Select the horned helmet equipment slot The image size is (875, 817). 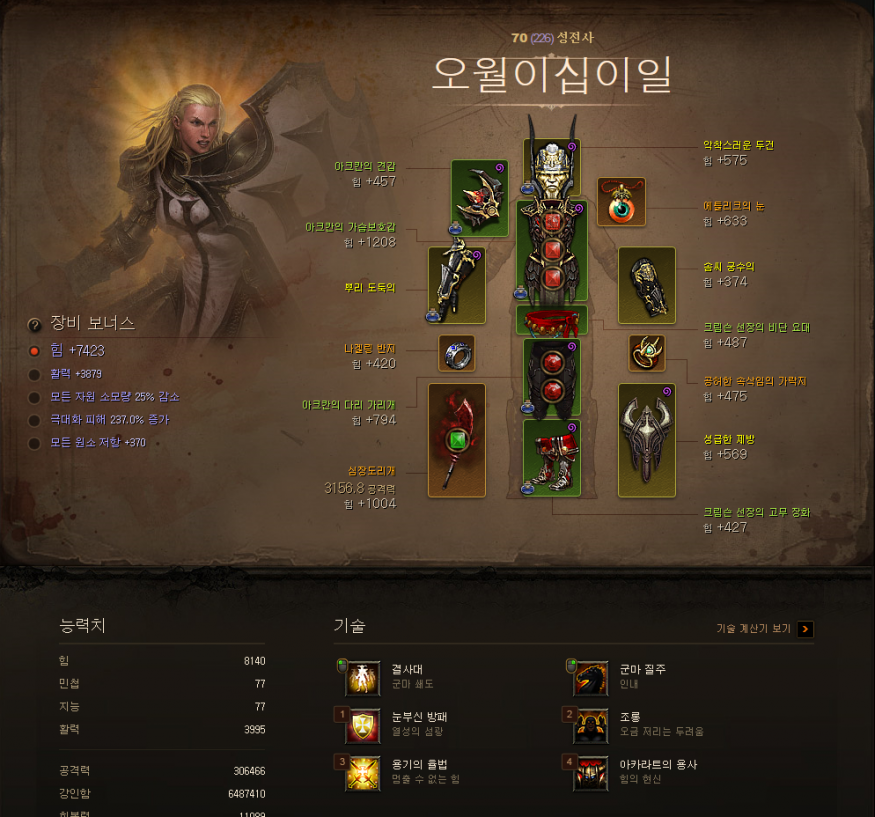tap(551, 168)
